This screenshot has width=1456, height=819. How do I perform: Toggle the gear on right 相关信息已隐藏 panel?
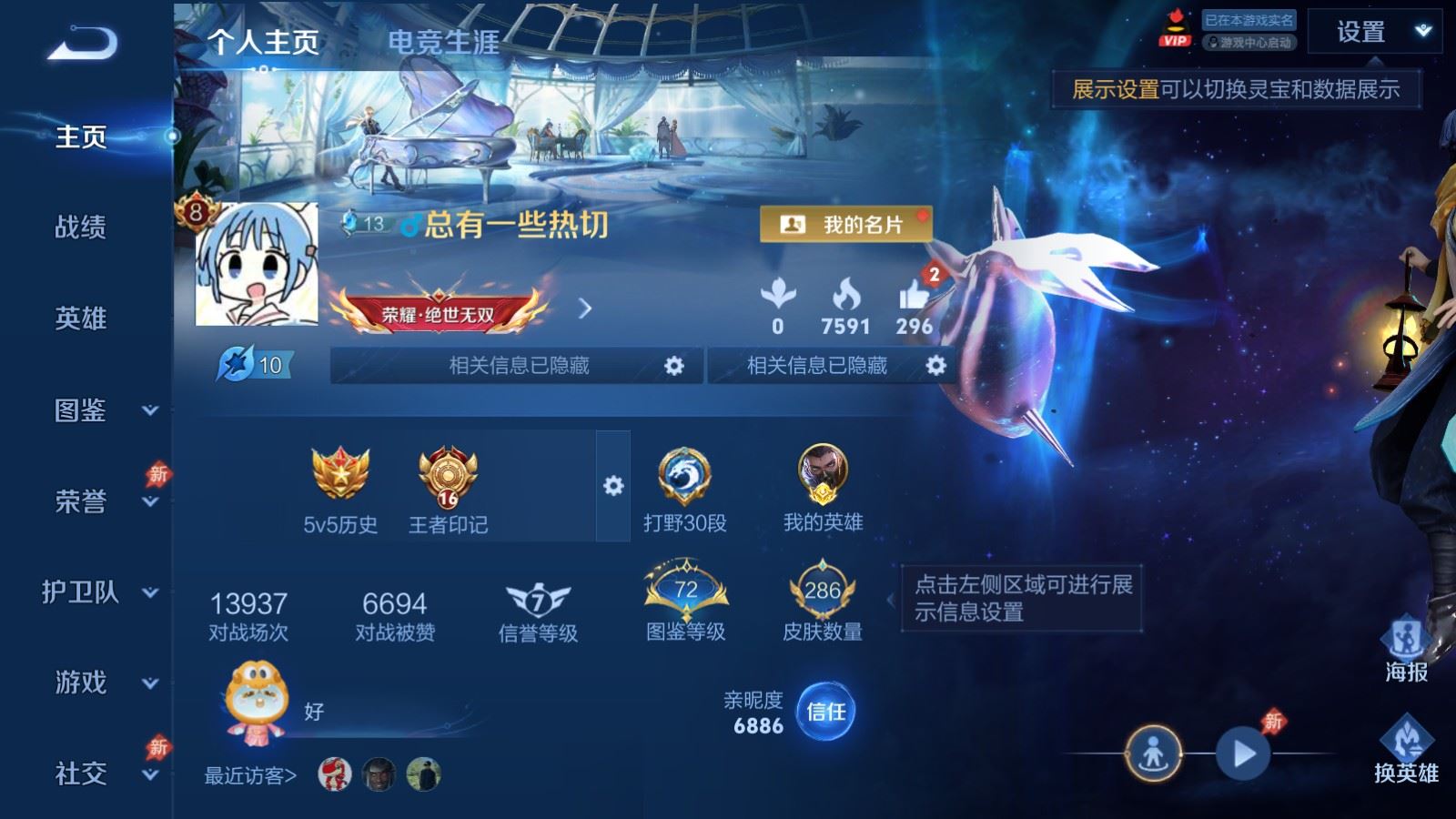coord(935,365)
